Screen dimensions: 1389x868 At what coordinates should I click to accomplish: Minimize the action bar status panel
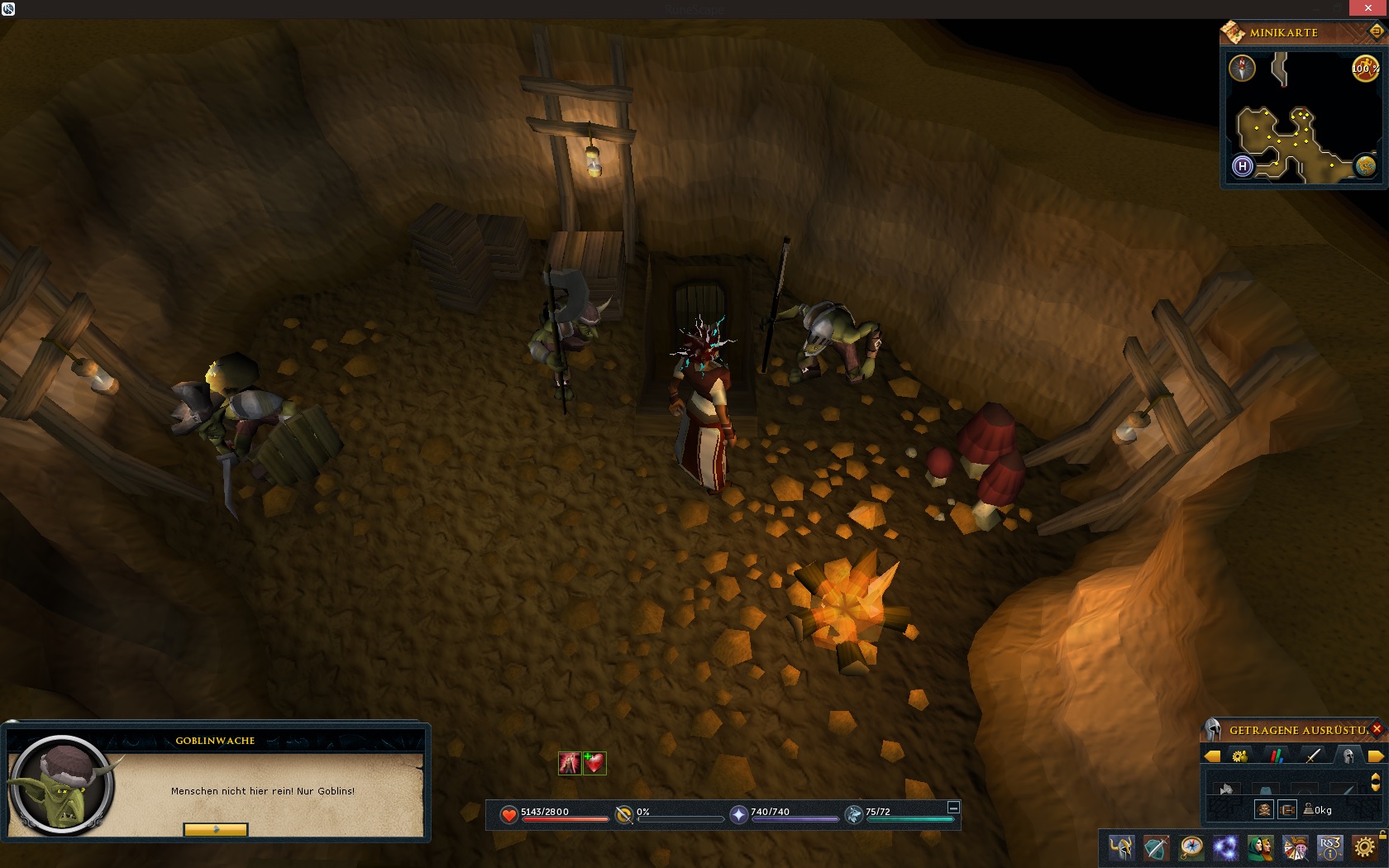(953, 808)
